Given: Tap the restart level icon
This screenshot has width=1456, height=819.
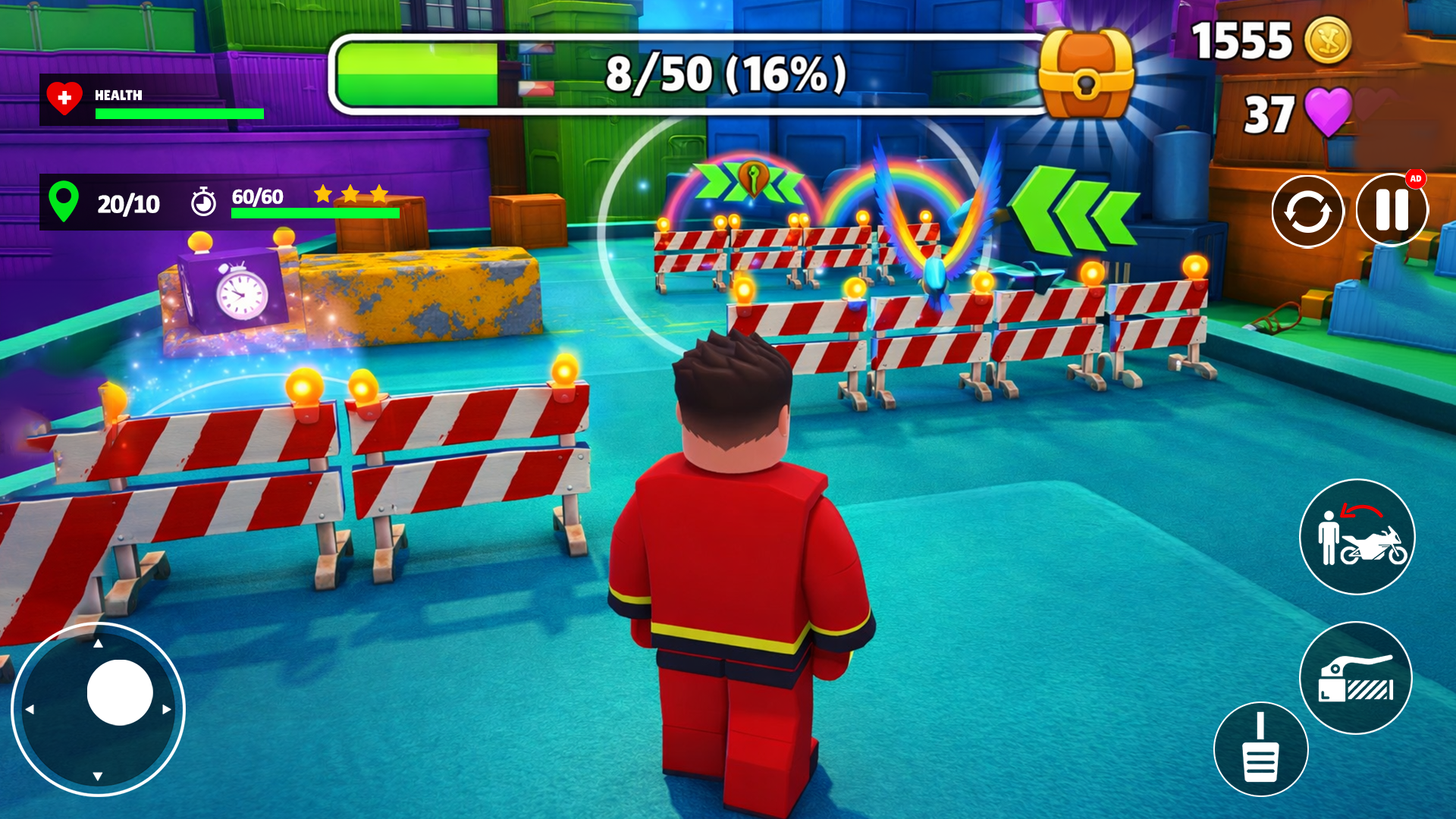Looking at the screenshot, I should pyautogui.click(x=1308, y=211).
